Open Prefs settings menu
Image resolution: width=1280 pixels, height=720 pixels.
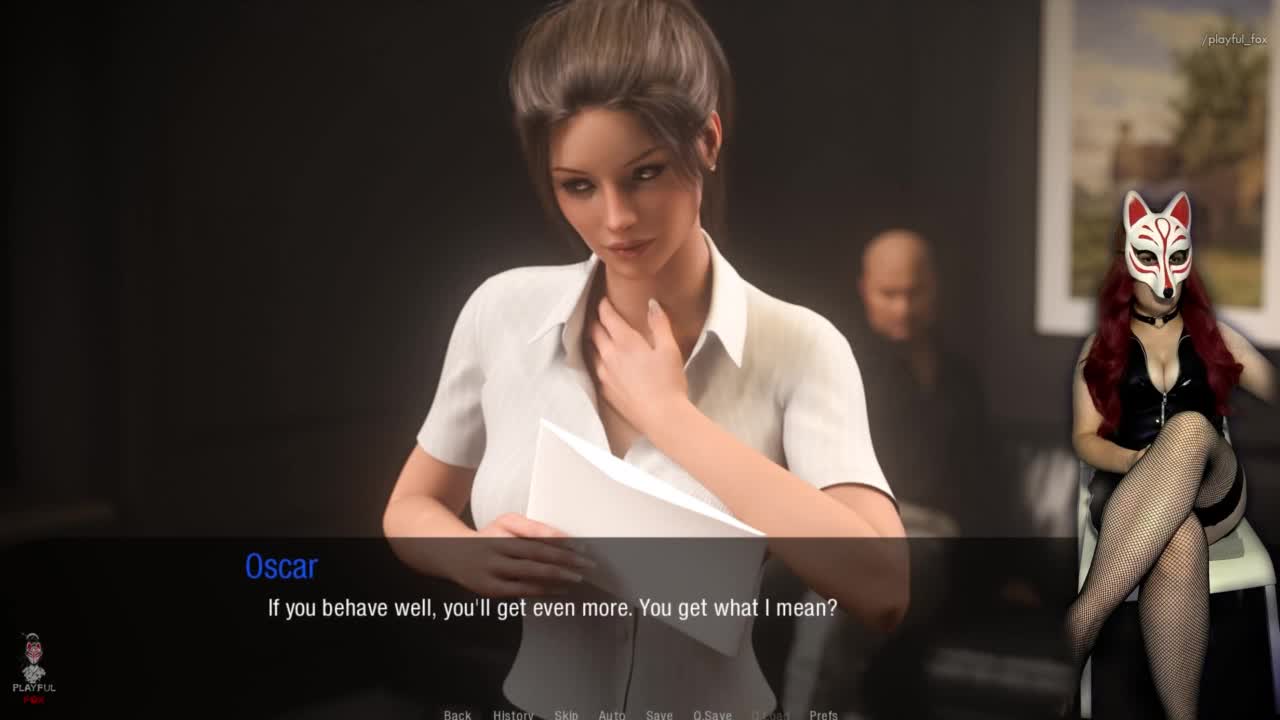pyautogui.click(x=823, y=715)
